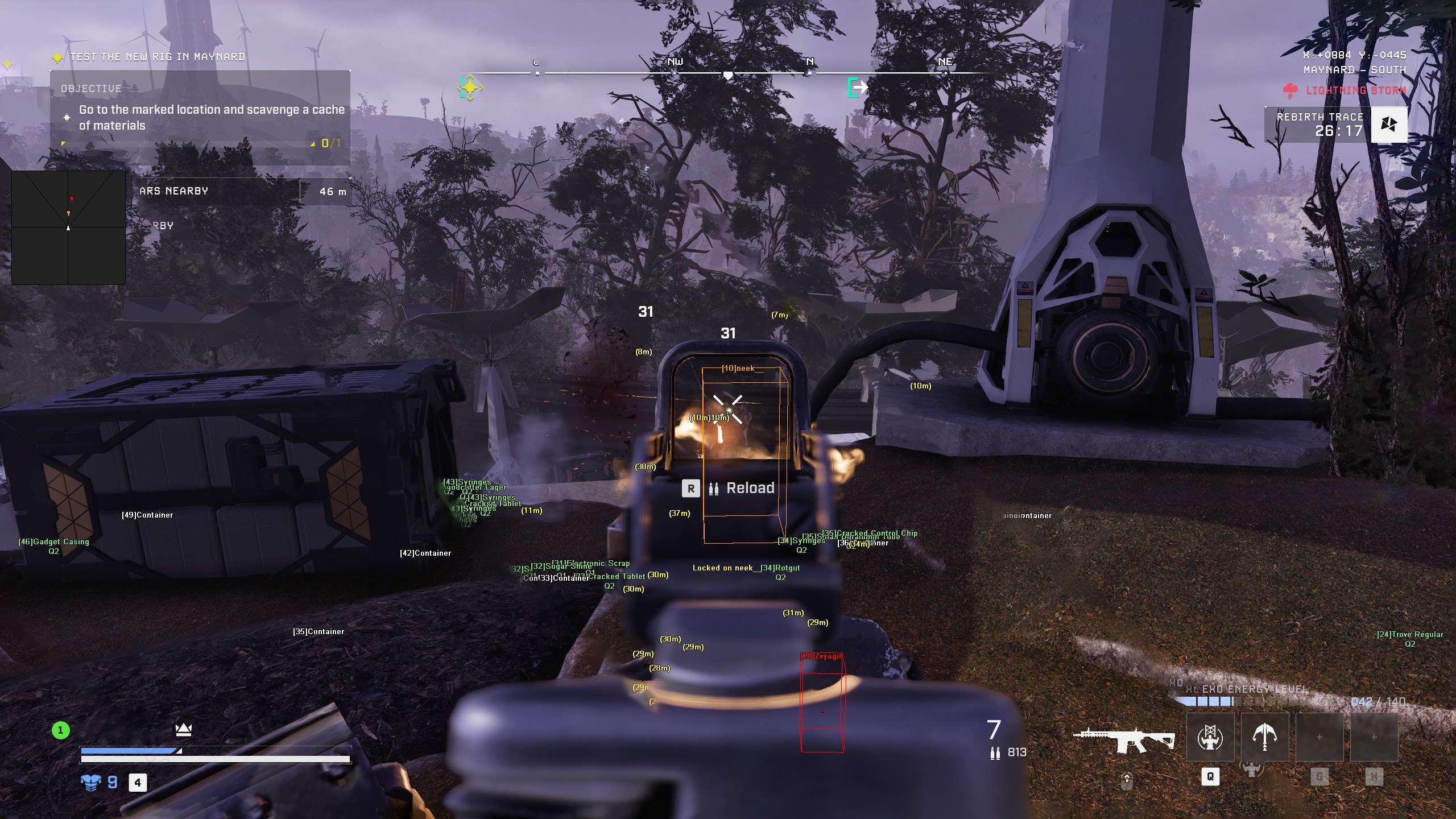The height and width of the screenshot is (819, 1456).
Task: Click the green squad number badge
Action: [x=61, y=730]
